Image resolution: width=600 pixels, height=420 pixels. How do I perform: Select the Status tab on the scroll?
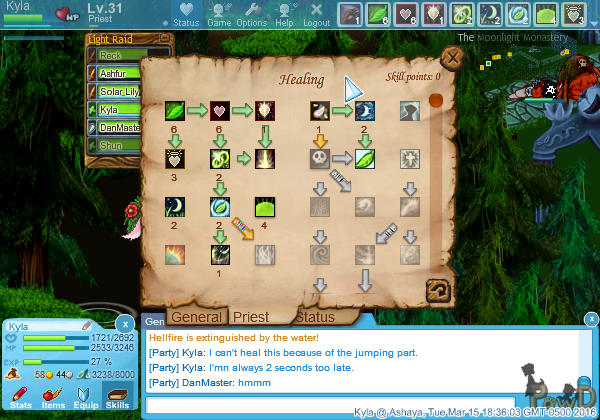(314, 317)
